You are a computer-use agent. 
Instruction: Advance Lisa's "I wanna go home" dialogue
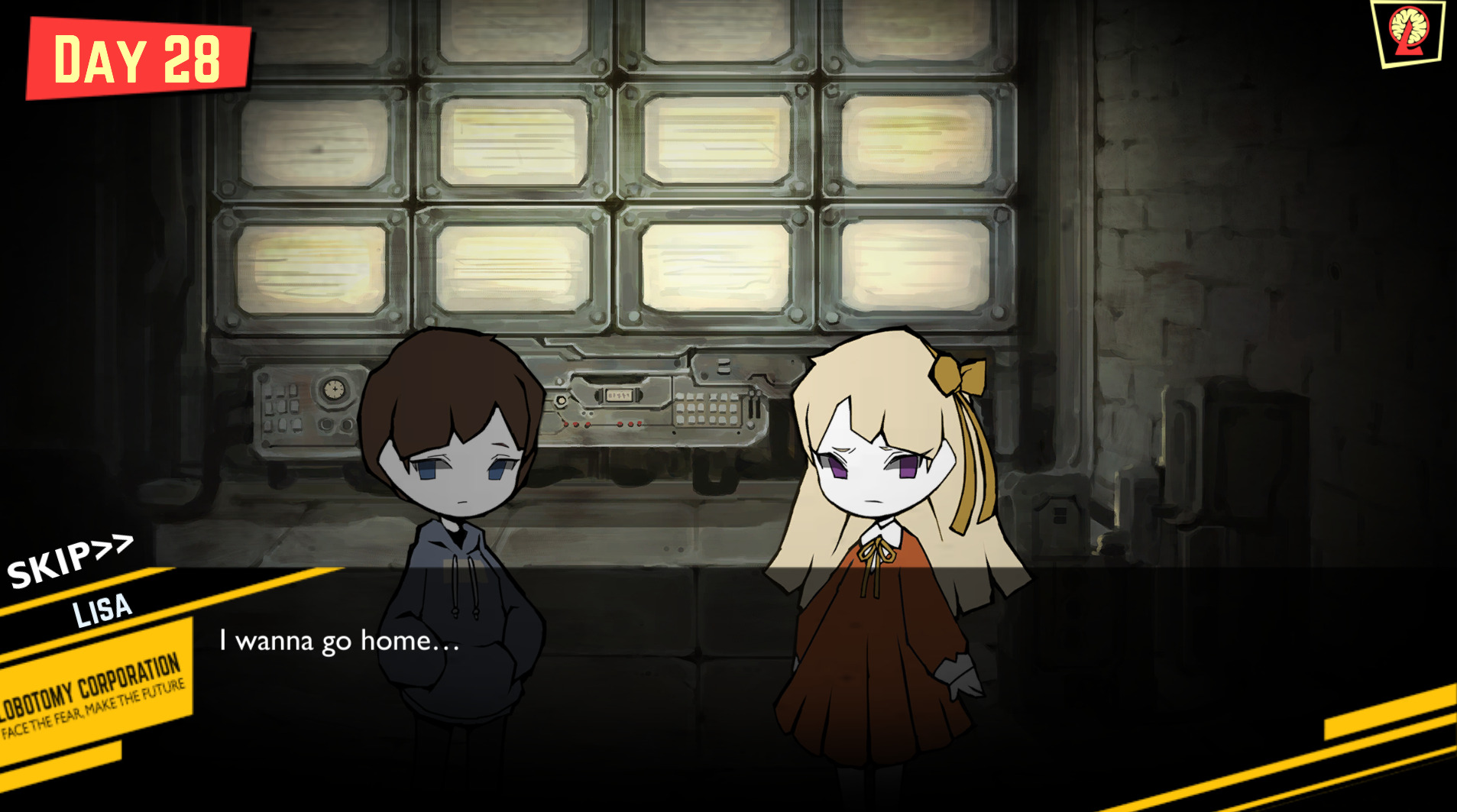click(340, 641)
